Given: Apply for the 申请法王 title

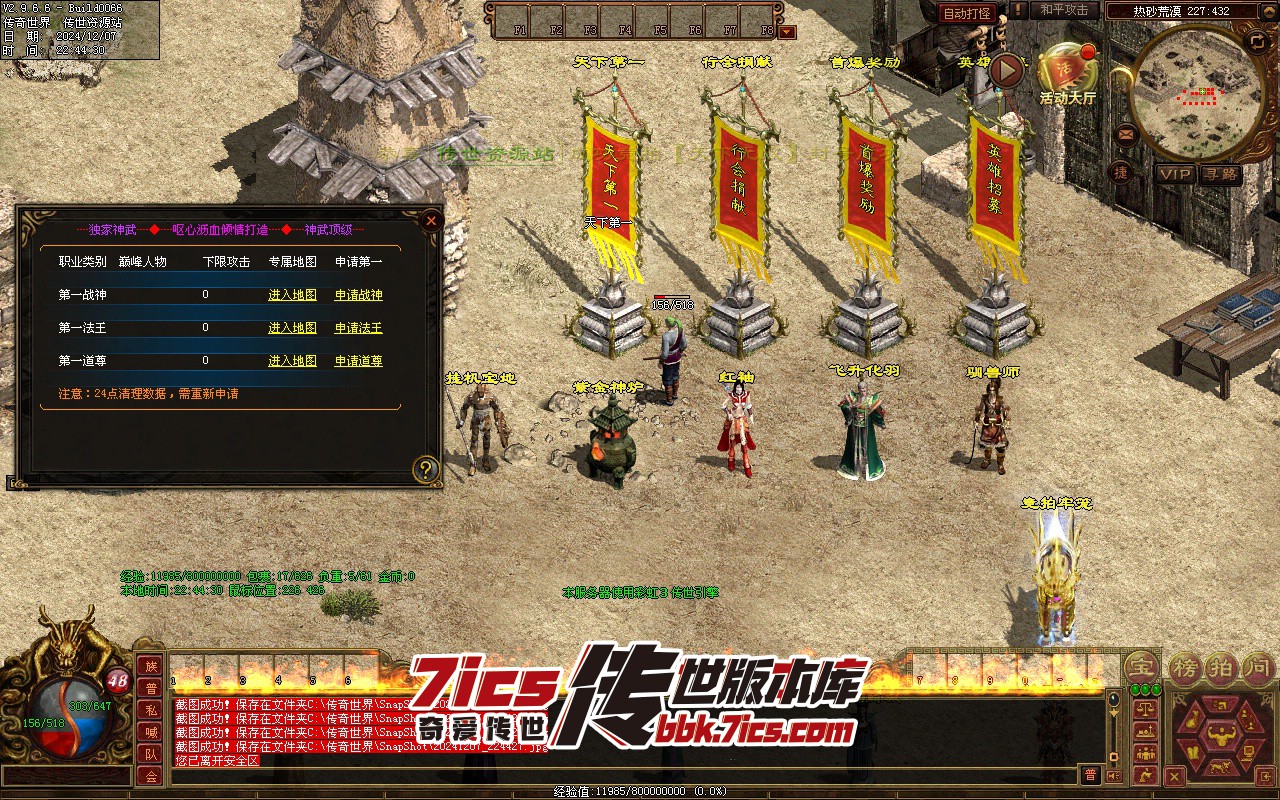Looking at the screenshot, I should coord(358,328).
